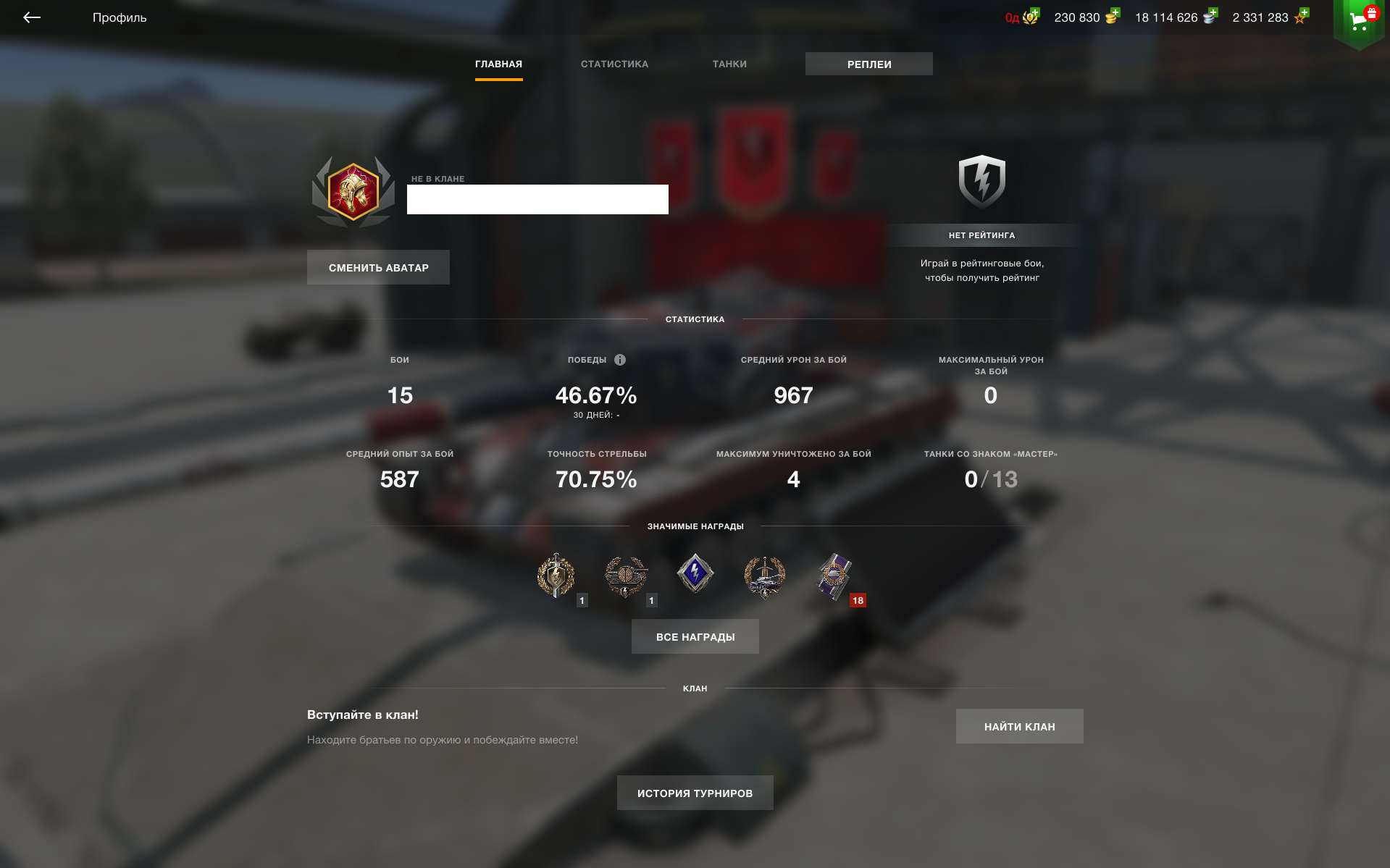Click НАЙТИ КЛАН
1390x868 pixels.
click(x=1018, y=726)
